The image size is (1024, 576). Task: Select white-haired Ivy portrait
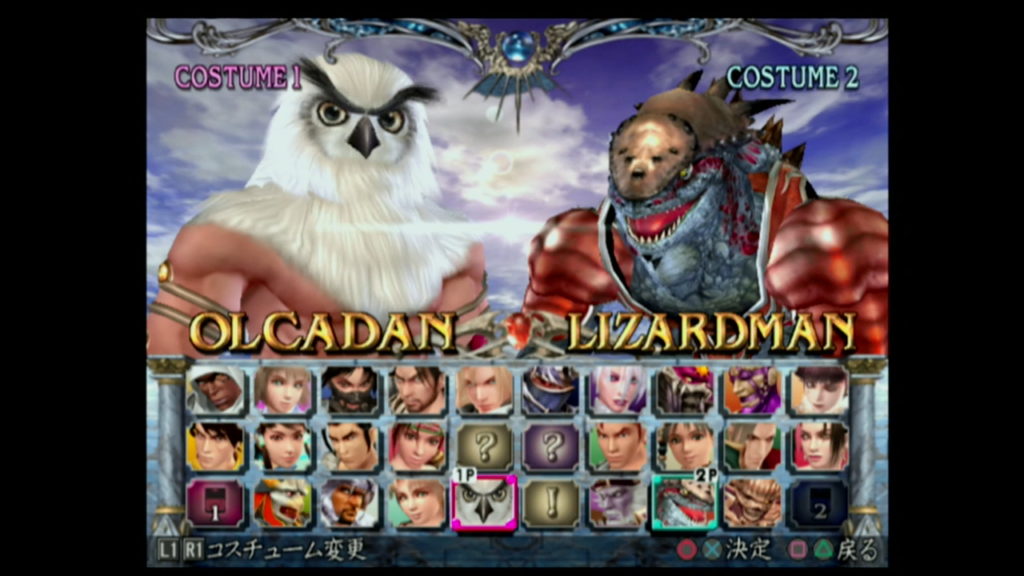point(618,390)
